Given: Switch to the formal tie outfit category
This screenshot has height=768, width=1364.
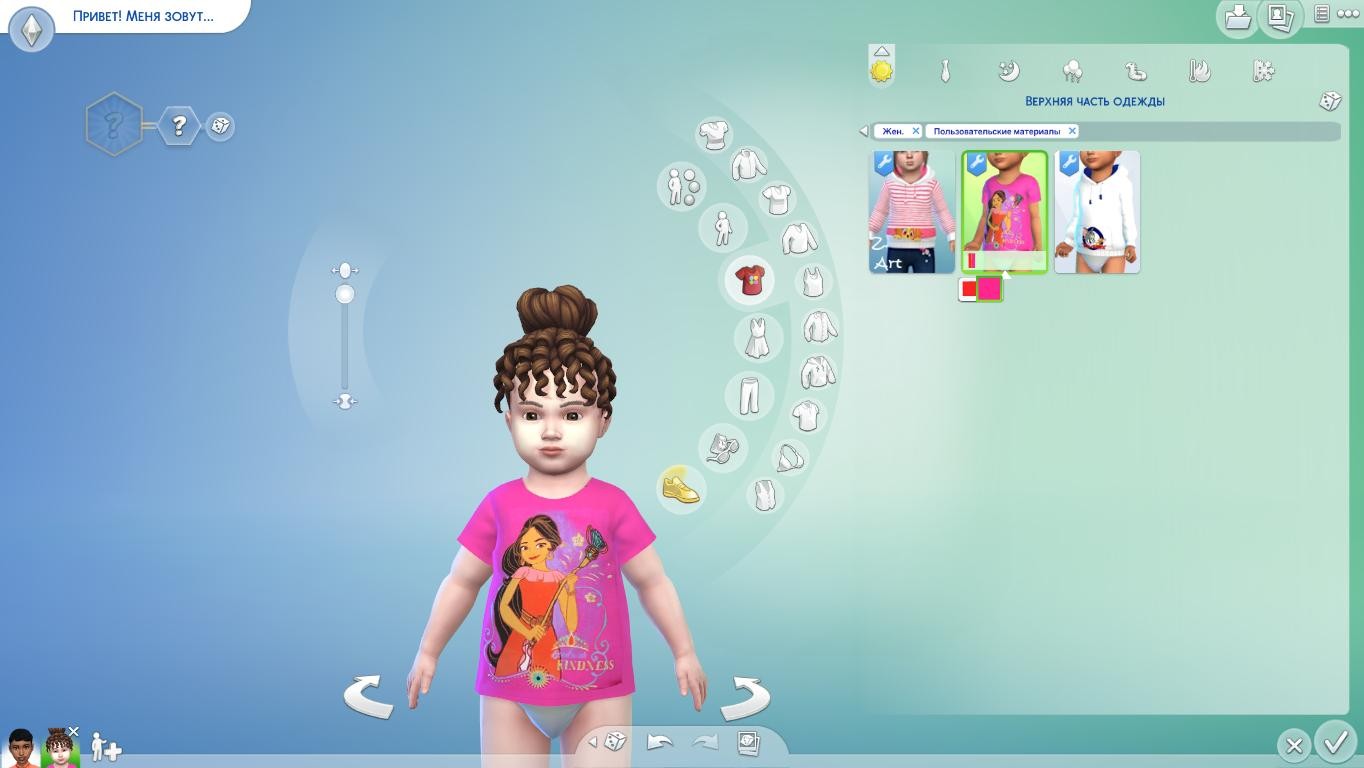Looking at the screenshot, I should click(944, 71).
